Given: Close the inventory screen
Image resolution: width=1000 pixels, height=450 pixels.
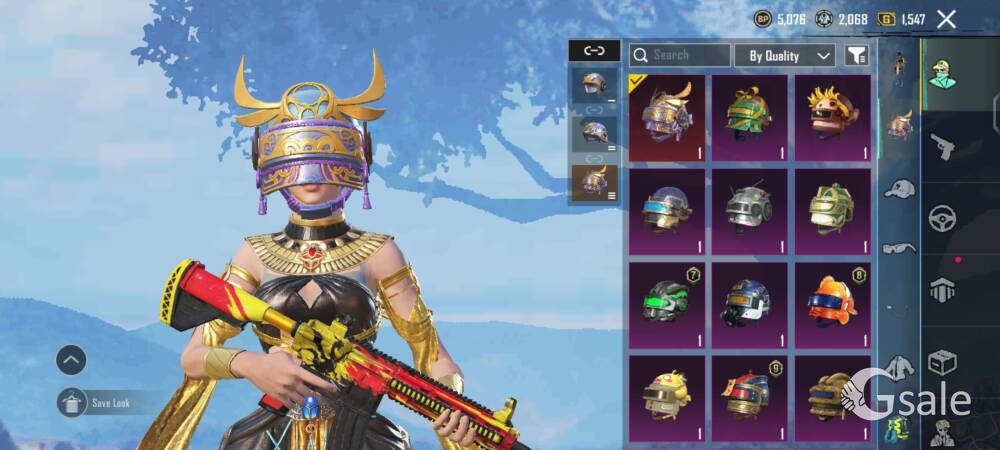Looking at the screenshot, I should pyautogui.click(x=946, y=19).
